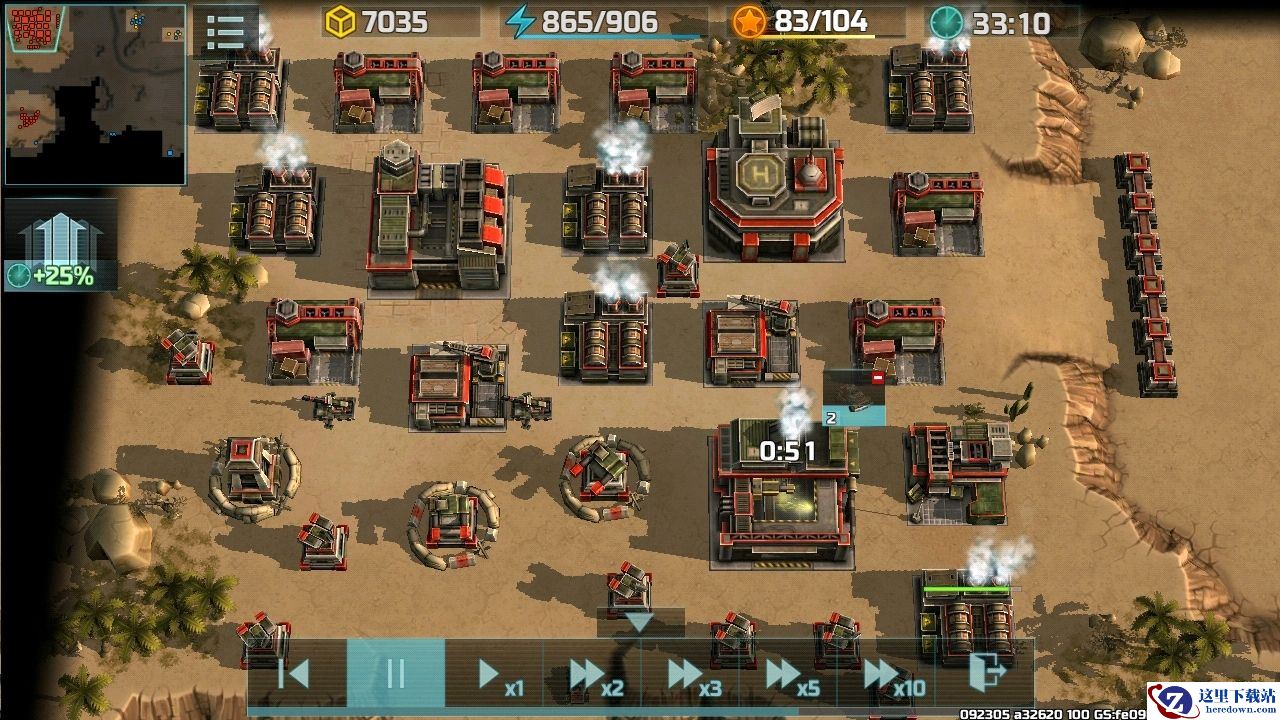Cancel the queued tank unit production
Screen dimensions: 1280x720
(x=877, y=378)
